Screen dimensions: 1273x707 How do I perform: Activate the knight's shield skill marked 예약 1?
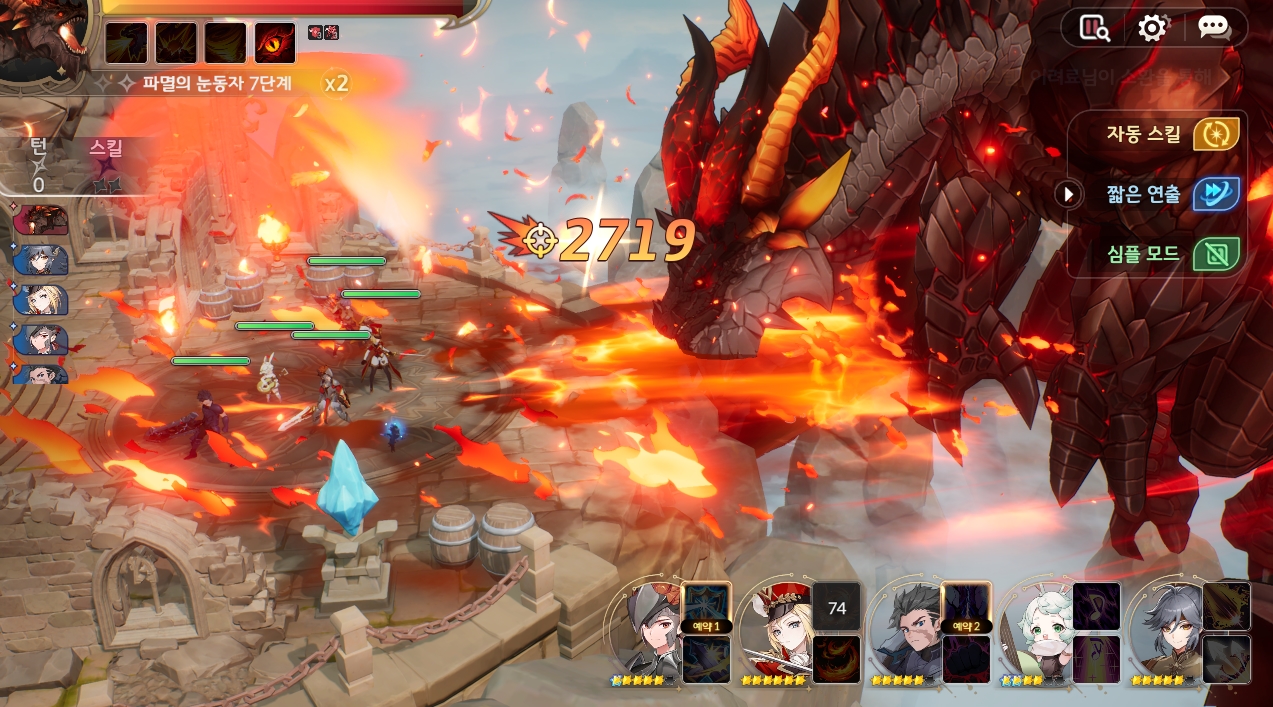(707, 606)
